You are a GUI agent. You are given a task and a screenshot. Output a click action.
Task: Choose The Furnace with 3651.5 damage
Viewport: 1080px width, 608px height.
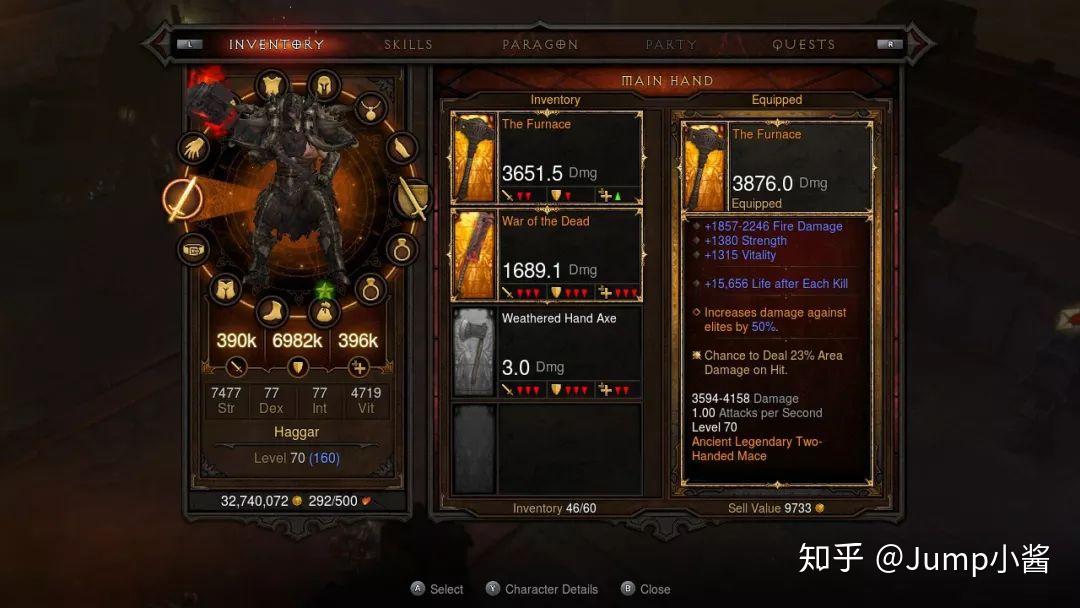tap(547, 158)
